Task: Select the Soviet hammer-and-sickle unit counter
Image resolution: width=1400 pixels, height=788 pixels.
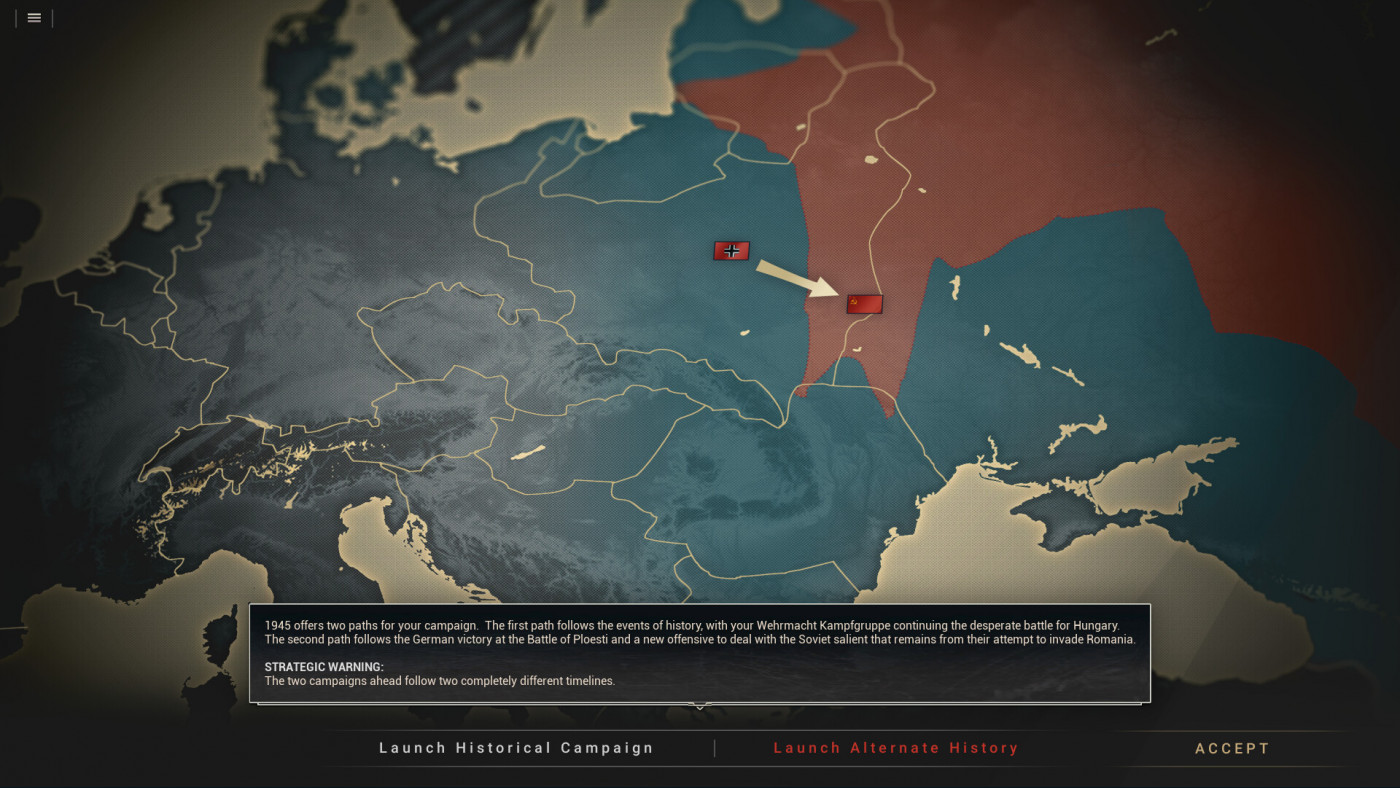Action: coord(864,302)
